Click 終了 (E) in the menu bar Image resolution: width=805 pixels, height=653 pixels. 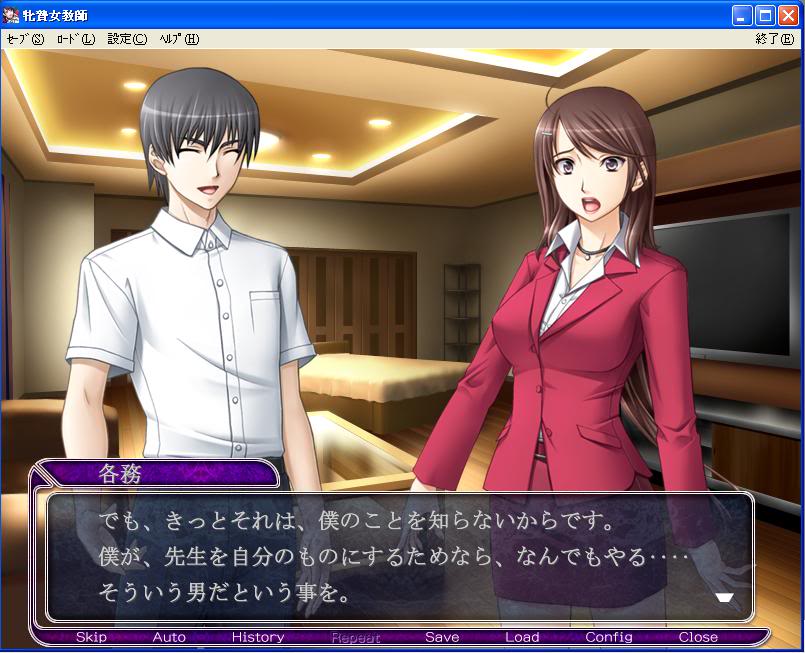tap(775, 39)
